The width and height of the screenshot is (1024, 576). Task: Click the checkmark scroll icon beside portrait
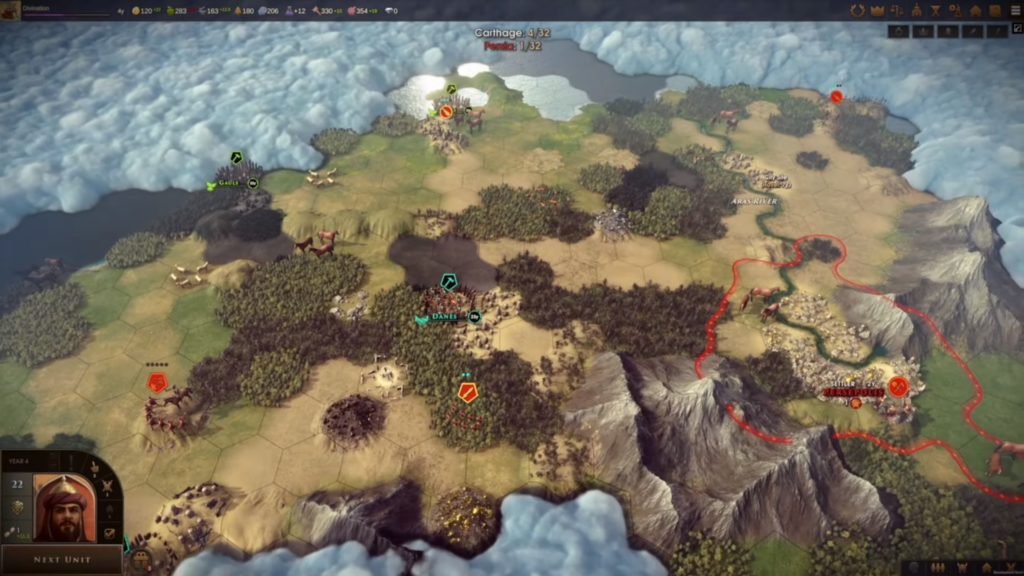[110, 533]
